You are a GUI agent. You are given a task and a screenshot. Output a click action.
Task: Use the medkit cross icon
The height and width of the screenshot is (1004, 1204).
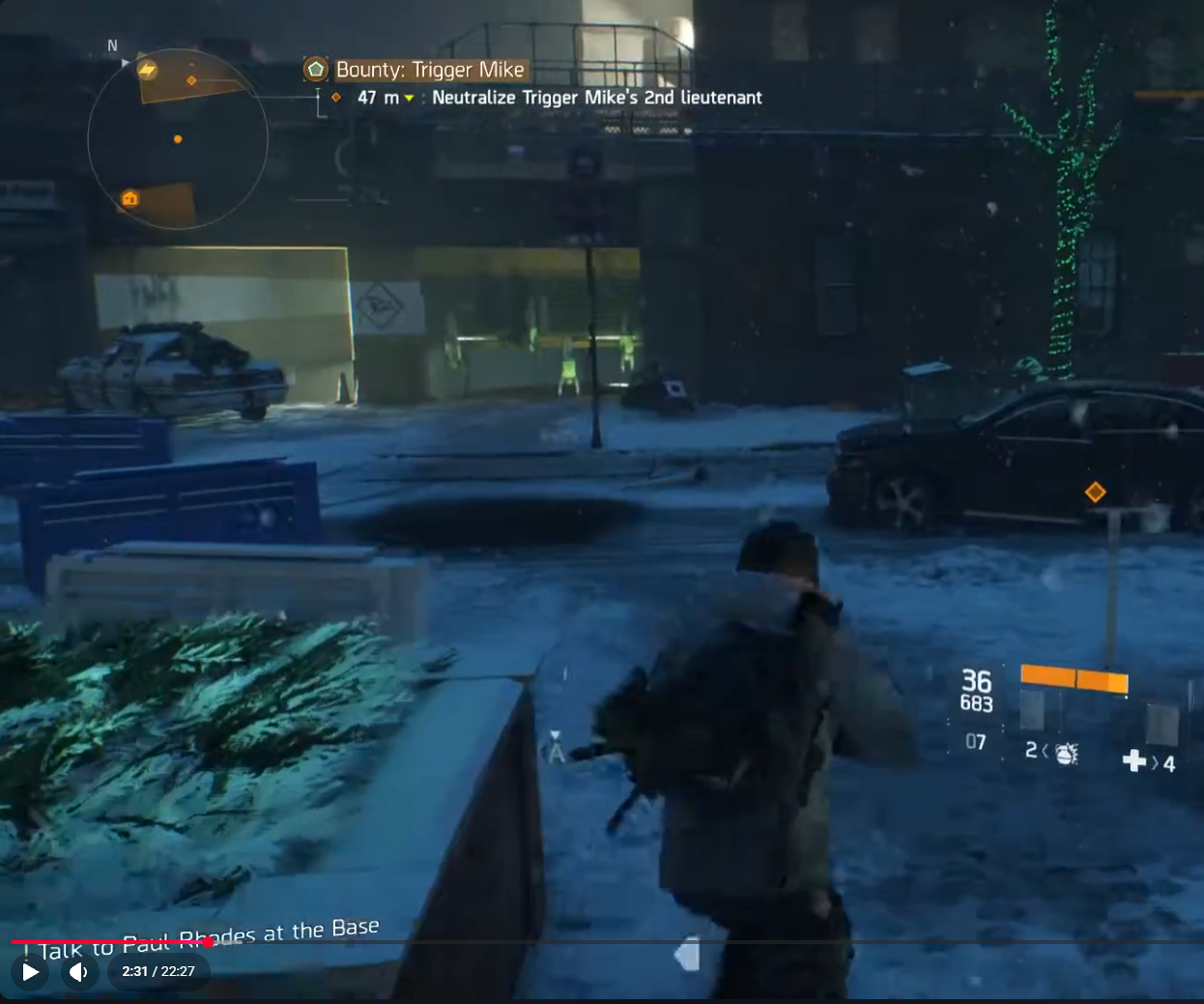pos(1134,761)
